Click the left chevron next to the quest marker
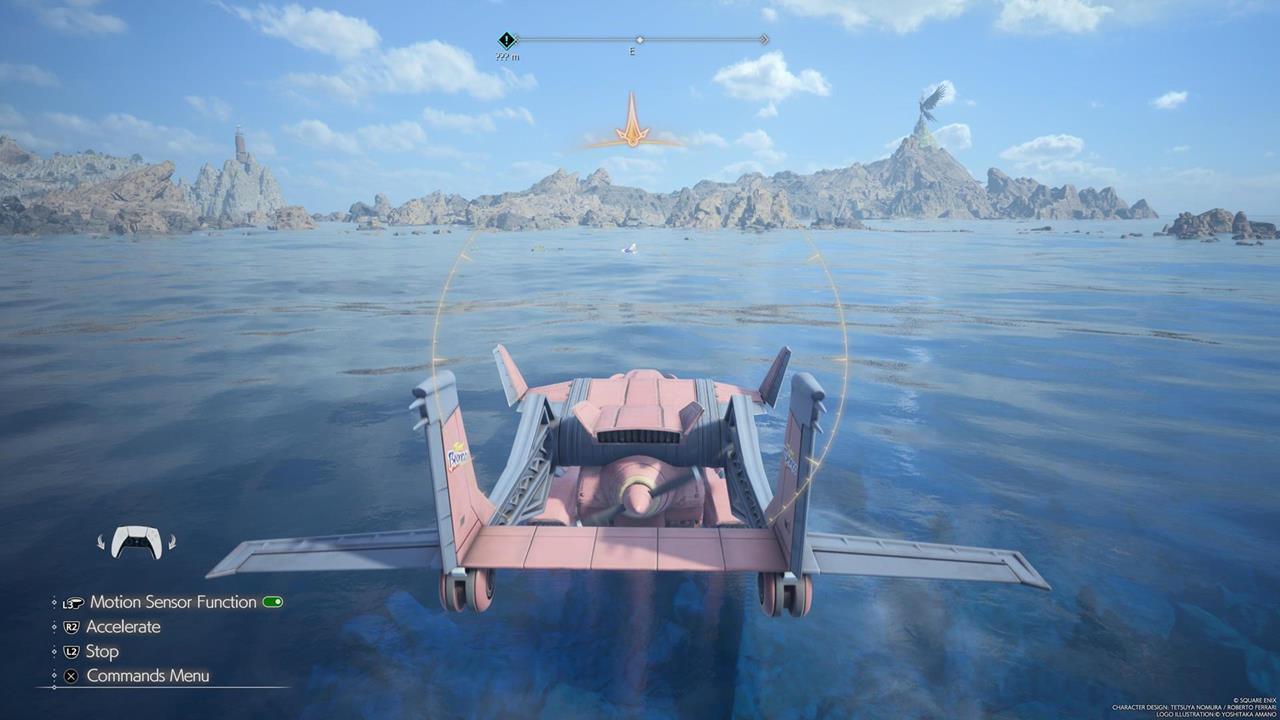 coord(516,39)
